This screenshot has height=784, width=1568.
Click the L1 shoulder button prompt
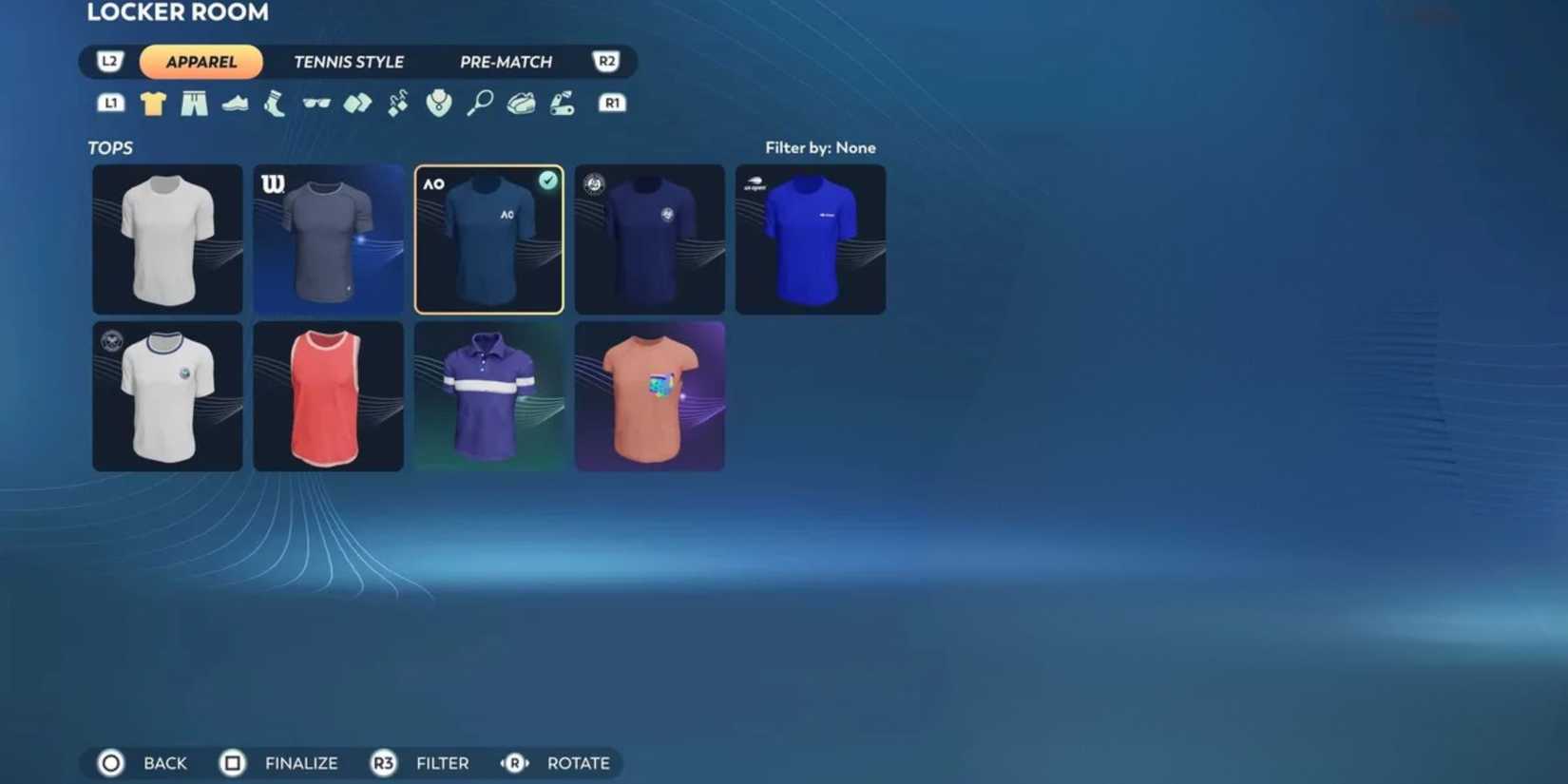[x=111, y=103]
